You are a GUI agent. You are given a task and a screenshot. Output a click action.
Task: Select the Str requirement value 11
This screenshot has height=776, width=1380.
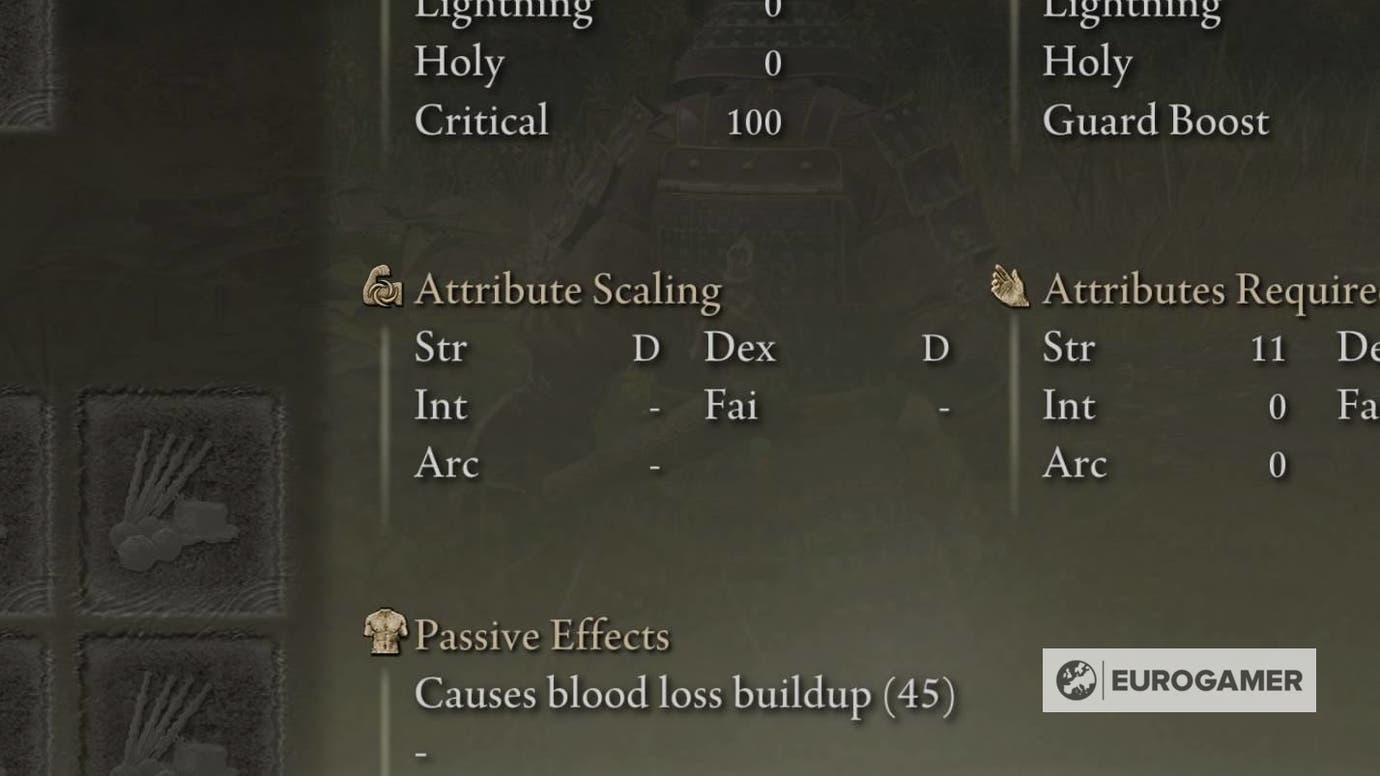(x=1268, y=348)
